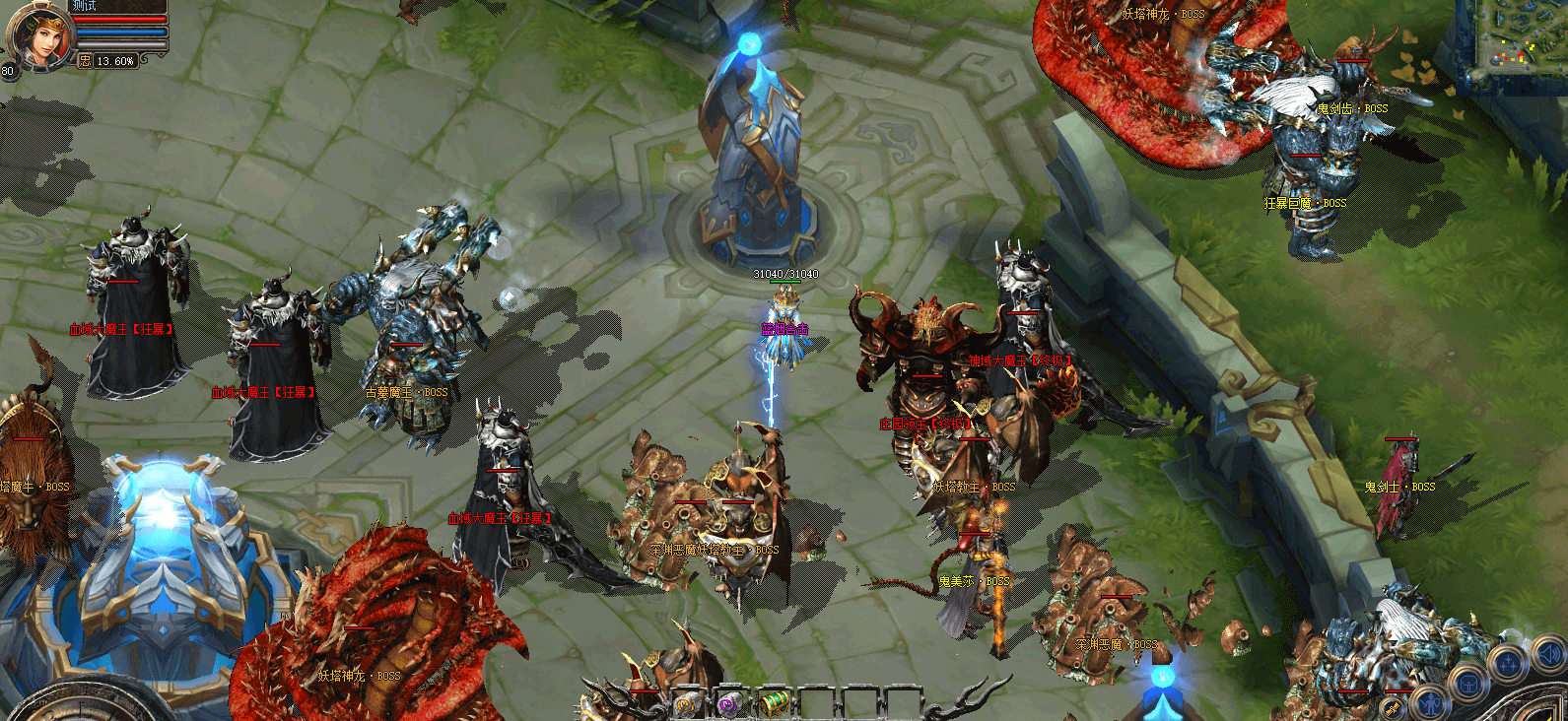
Task: Click the small gold satellite icon
Action: click(1393, 707)
